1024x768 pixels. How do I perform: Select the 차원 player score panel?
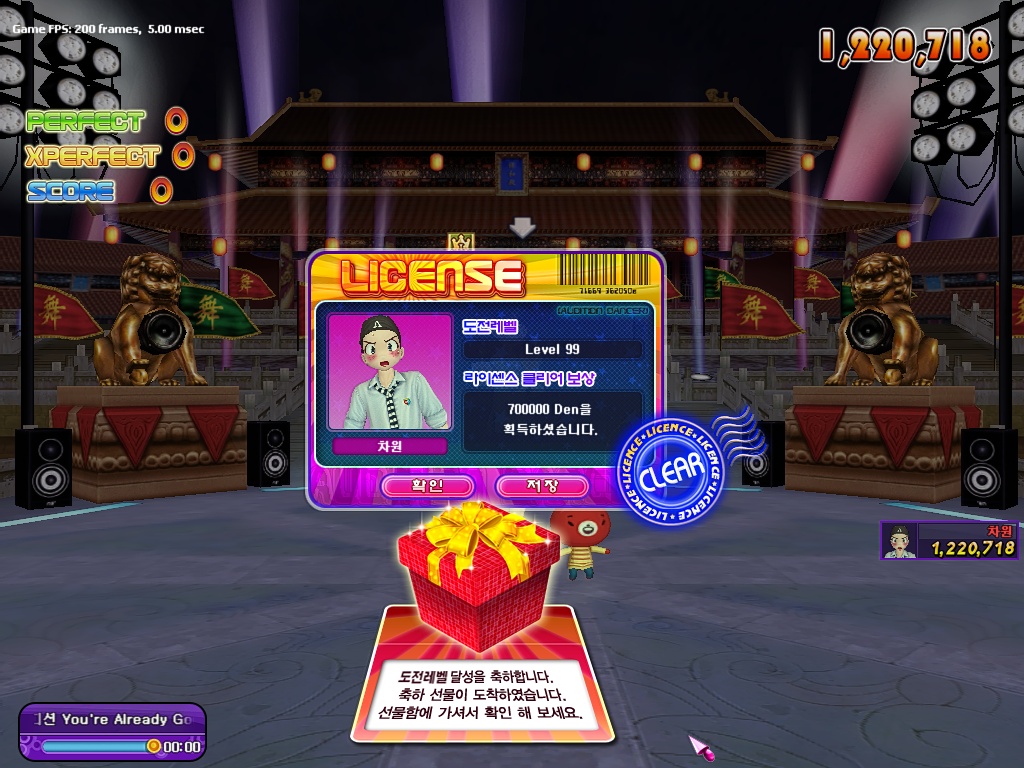(949, 540)
